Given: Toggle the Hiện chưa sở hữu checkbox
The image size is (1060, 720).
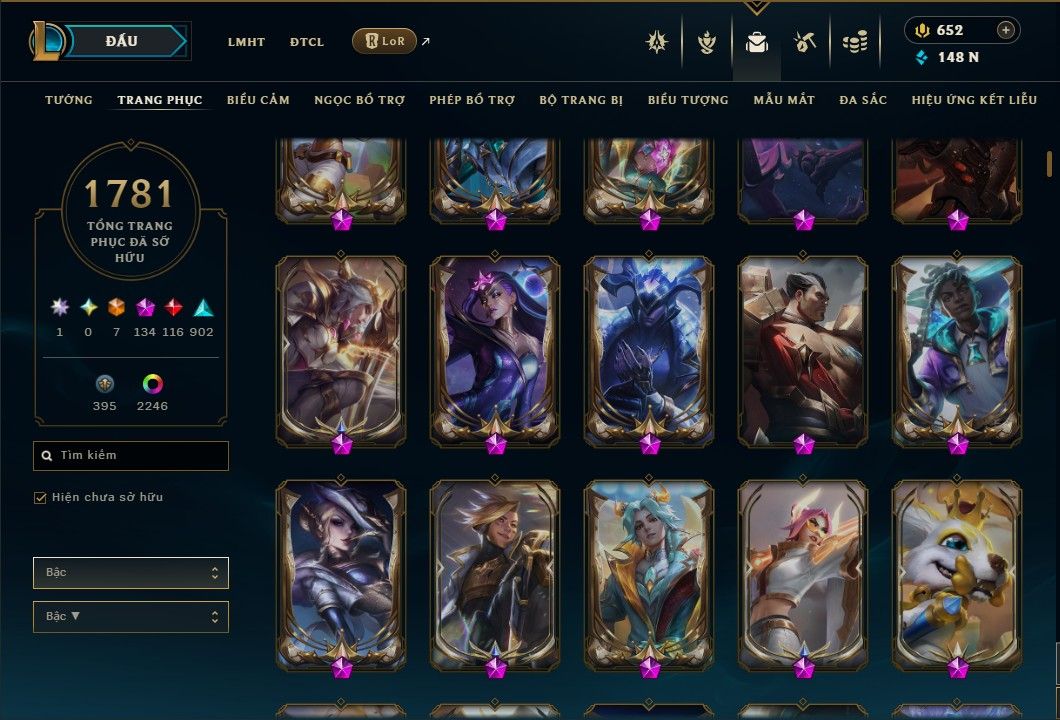Looking at the screenshot, I should point(41,497).
